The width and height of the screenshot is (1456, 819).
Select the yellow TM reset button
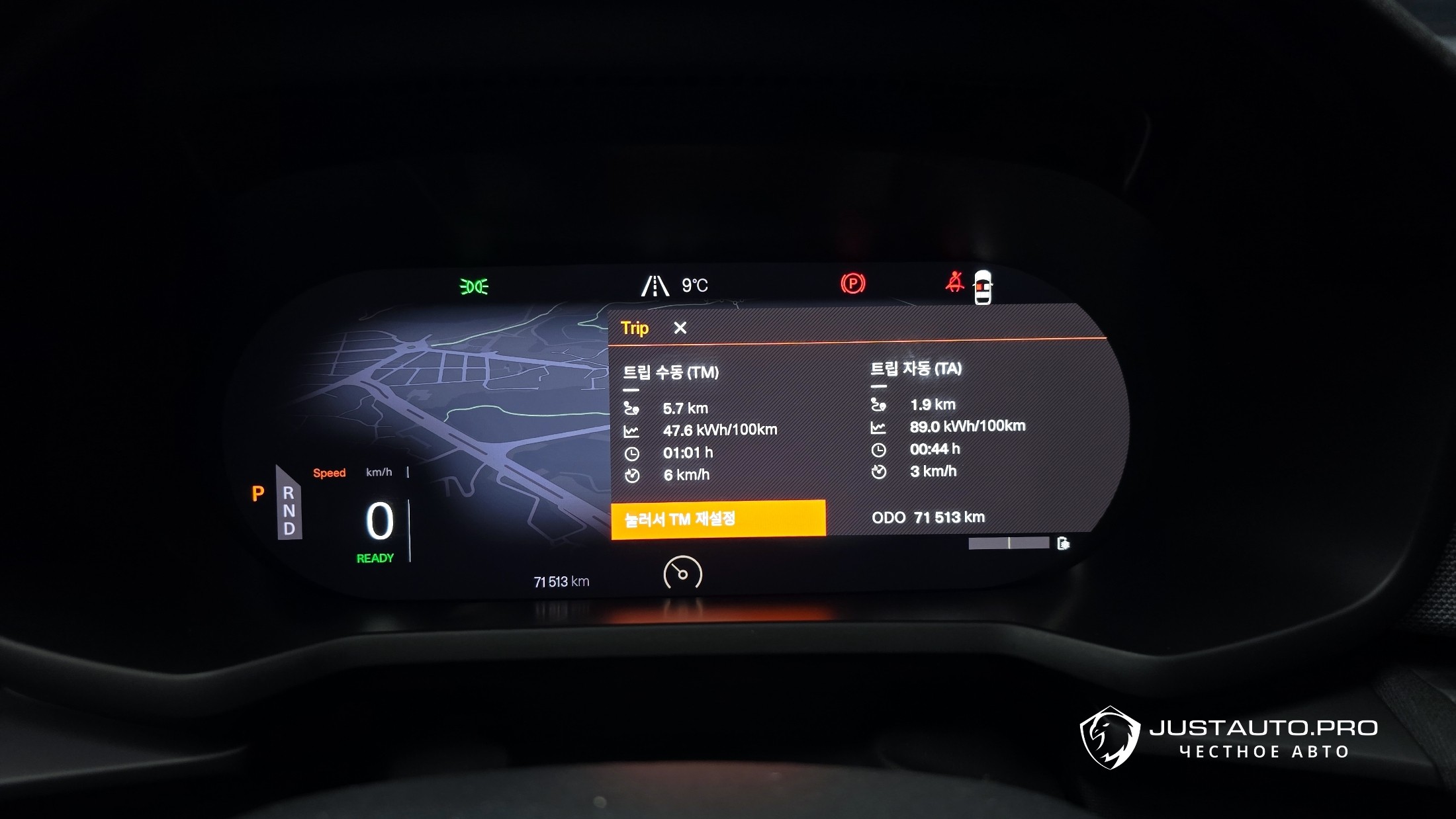(718, 519)
